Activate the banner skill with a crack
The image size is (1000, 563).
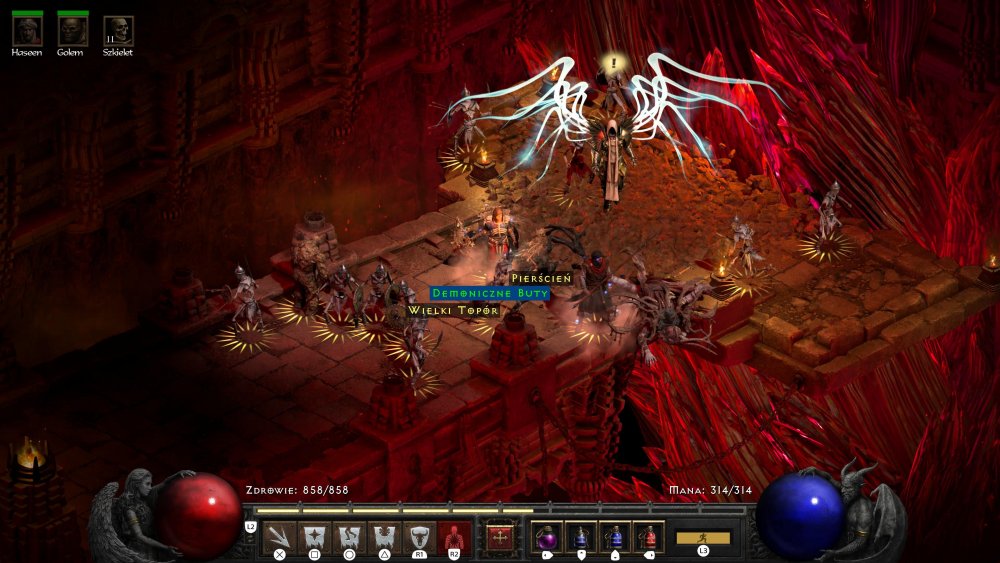(350, 537)
